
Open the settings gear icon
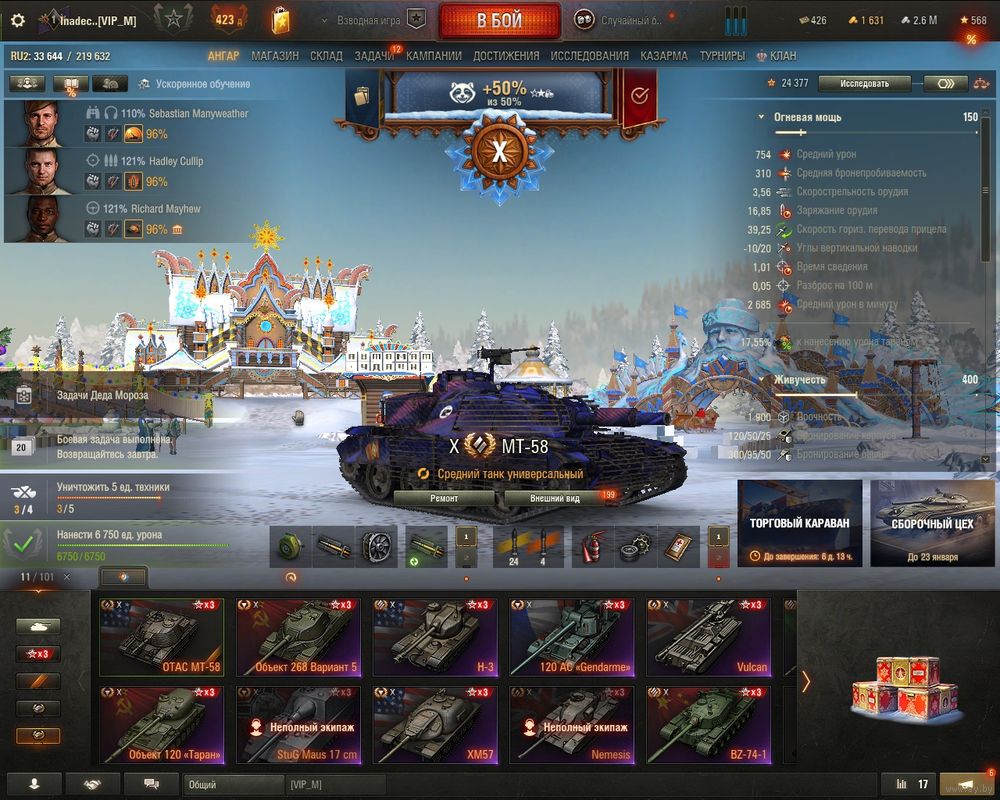point(17,20)
